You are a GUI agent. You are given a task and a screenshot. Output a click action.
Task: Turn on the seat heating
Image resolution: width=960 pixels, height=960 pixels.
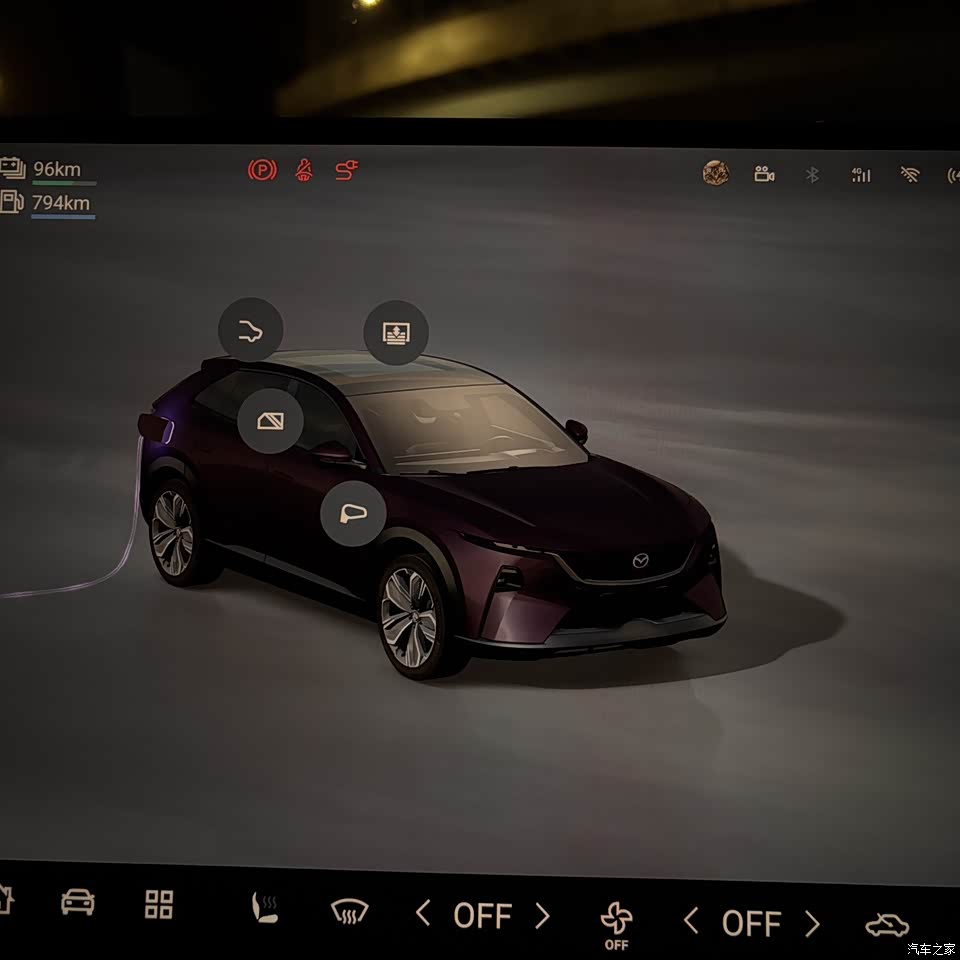[263, 907]
